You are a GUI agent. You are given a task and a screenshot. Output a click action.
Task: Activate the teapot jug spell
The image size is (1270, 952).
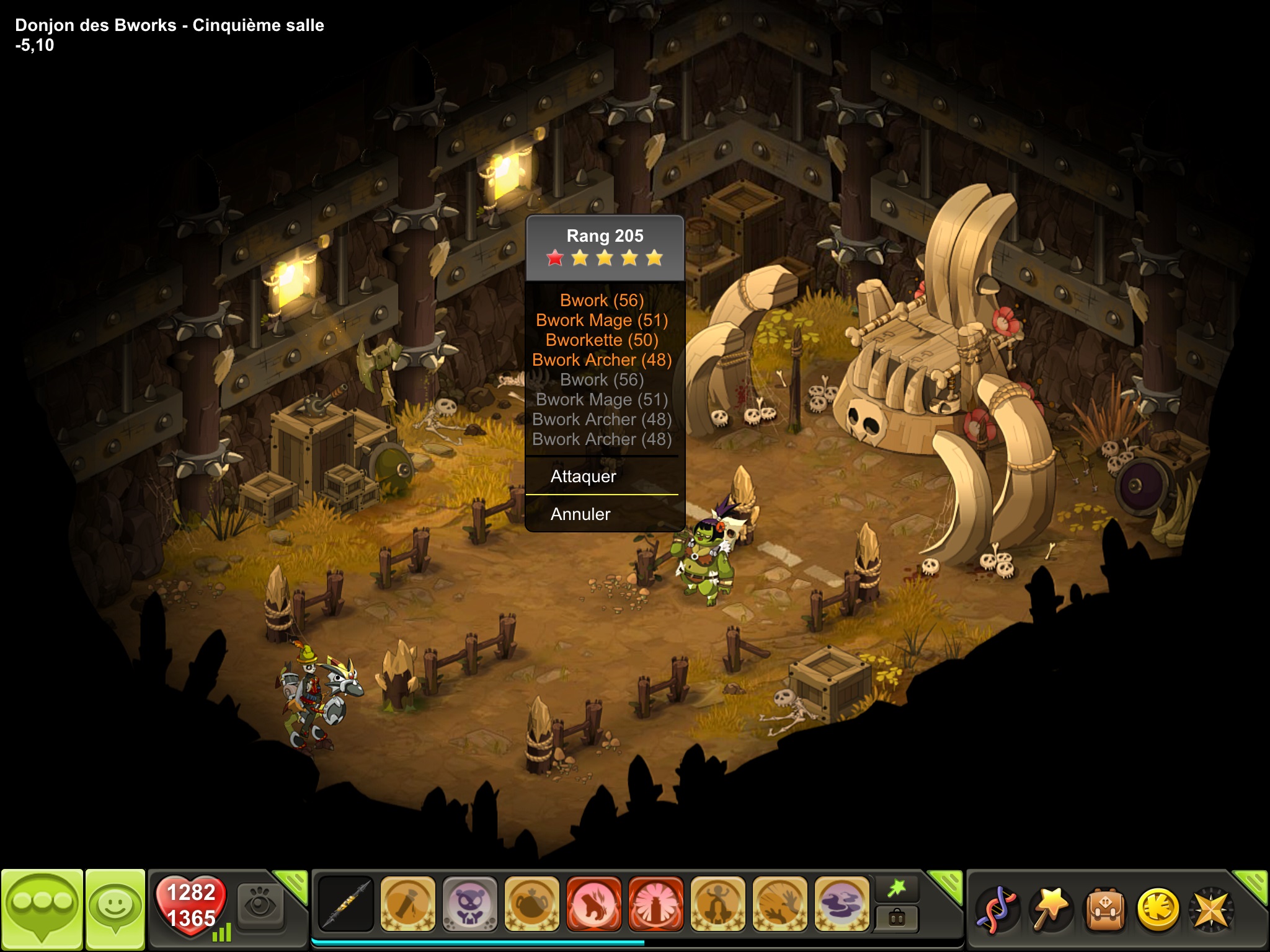(x=531, y=904)
